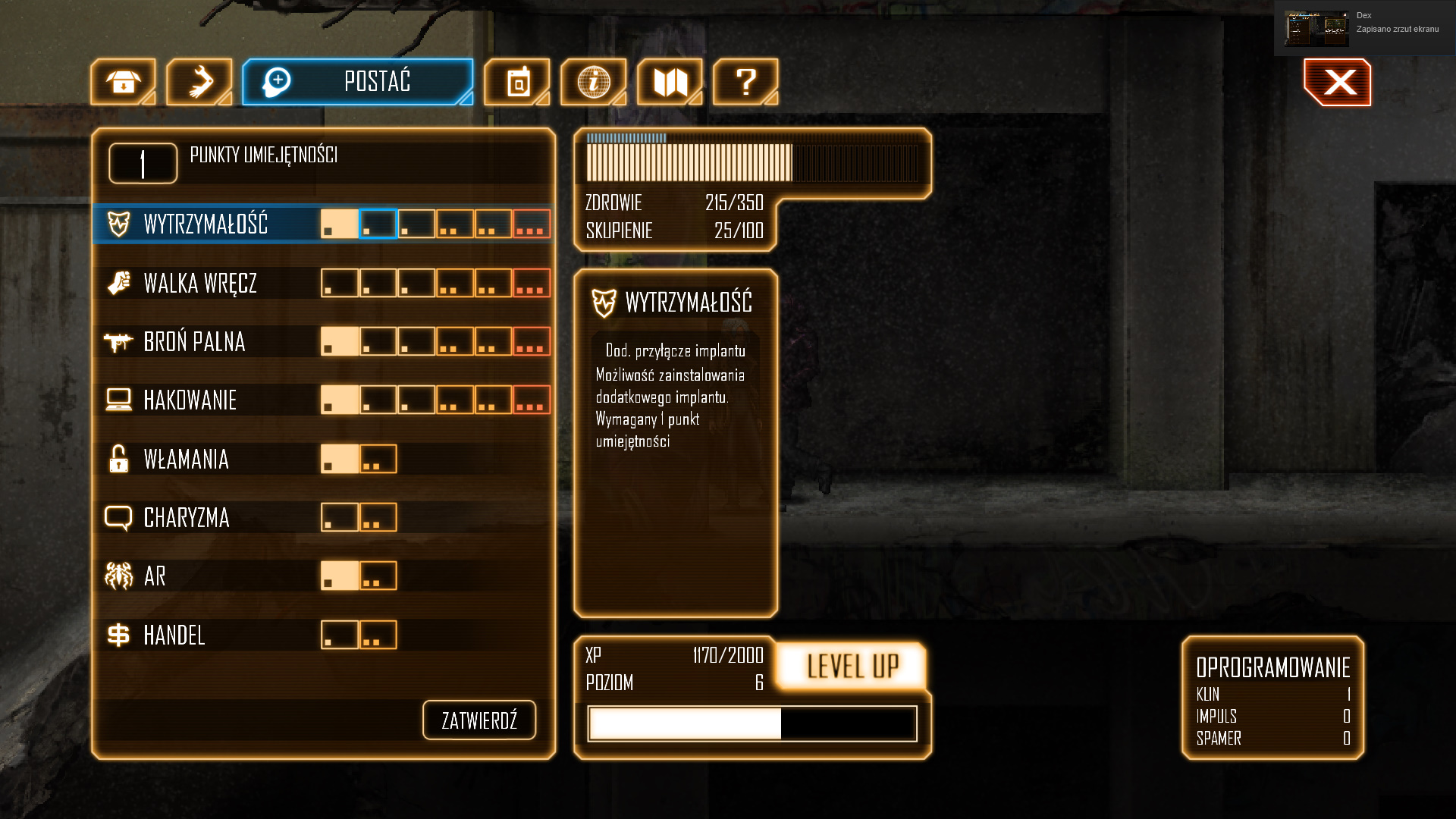The height and width of the screenshot is (819, 1456).
Task: Buy the highlighted second Wytrzymałość upgrade box
Action: coord(378,224)
